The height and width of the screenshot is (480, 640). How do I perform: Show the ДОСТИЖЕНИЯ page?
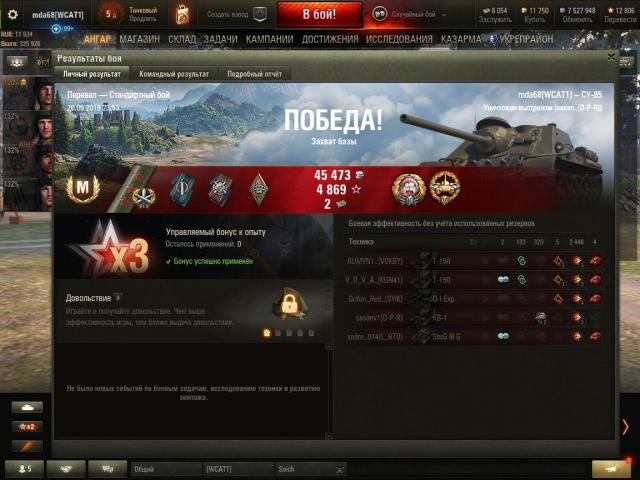[x=329, y=39]
